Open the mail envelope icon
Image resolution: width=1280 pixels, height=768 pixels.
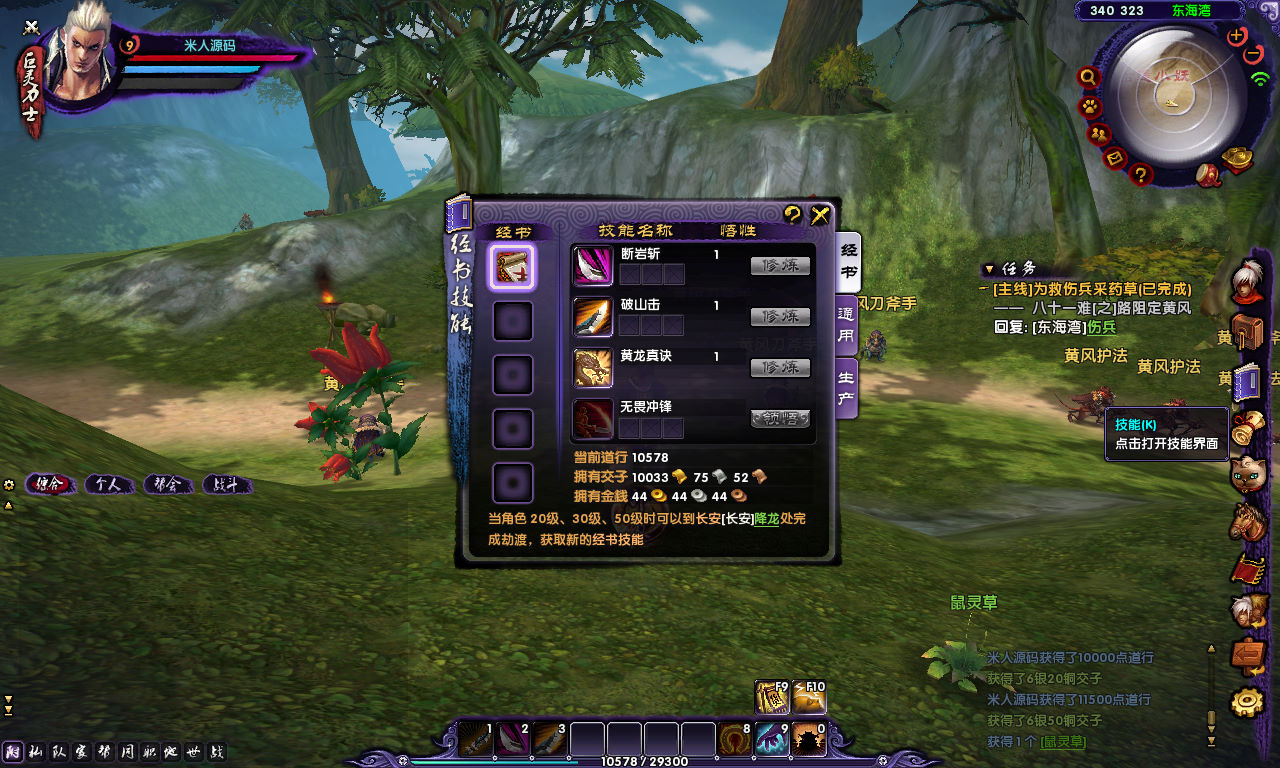(x=1116, y=158)
